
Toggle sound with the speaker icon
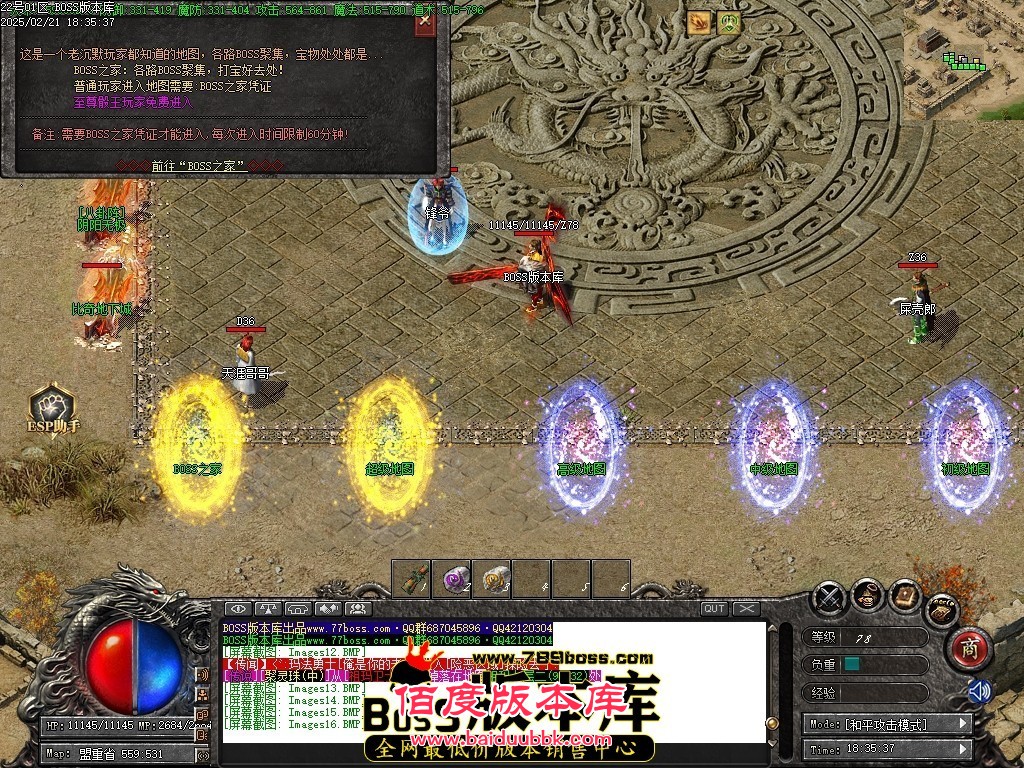[978, 691]
